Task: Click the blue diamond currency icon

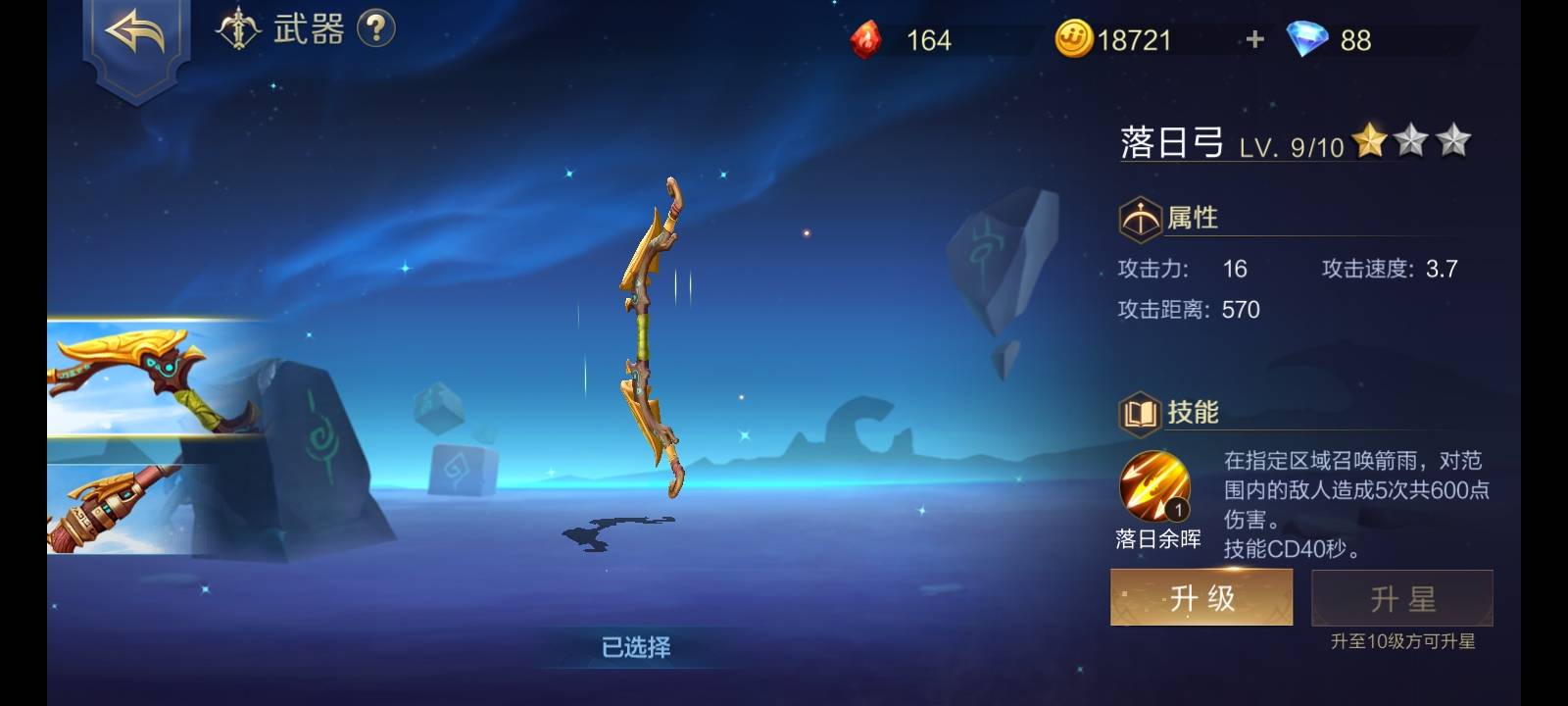Action: (1309, 39)
